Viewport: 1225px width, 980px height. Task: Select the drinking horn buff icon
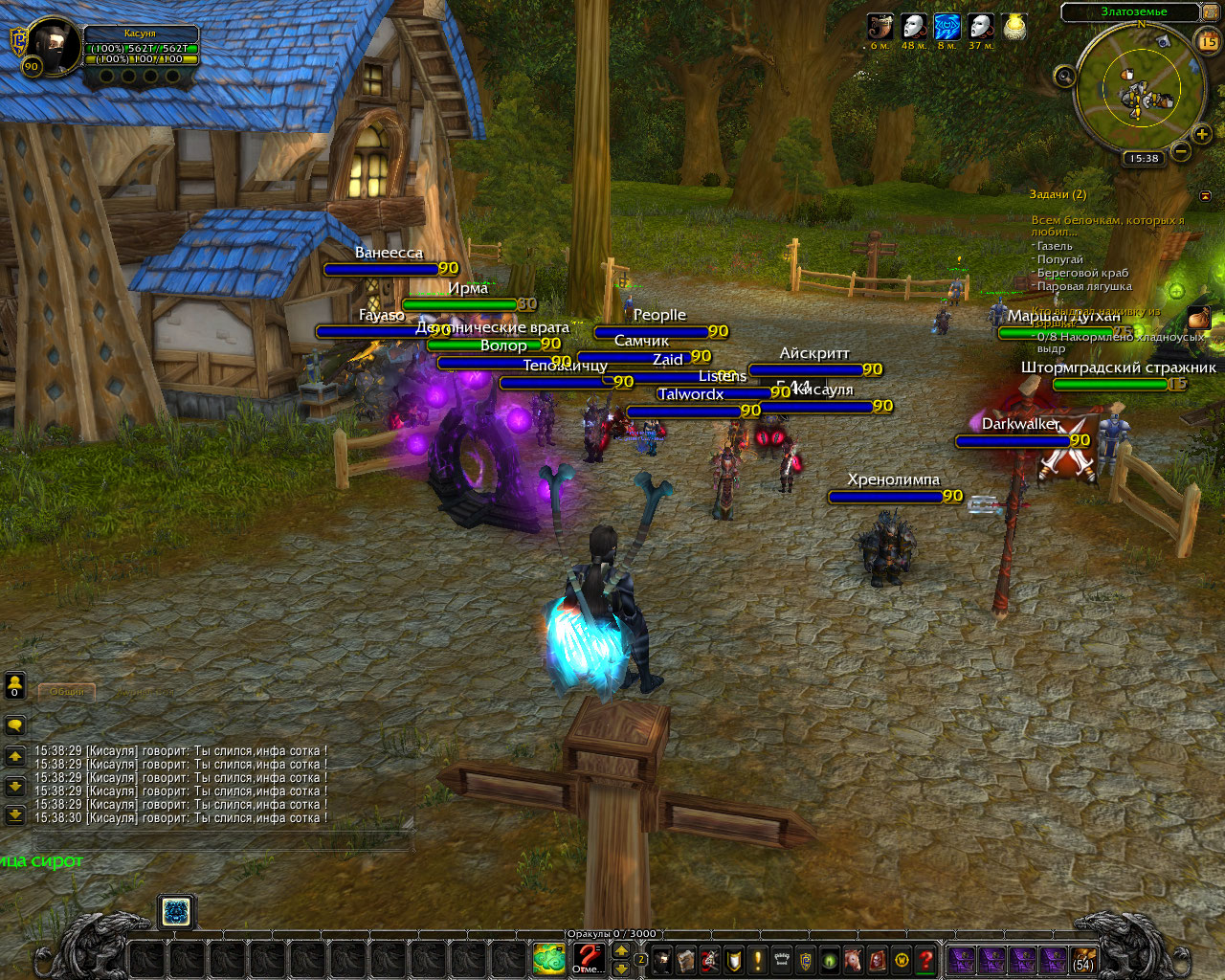coord(880,27)
